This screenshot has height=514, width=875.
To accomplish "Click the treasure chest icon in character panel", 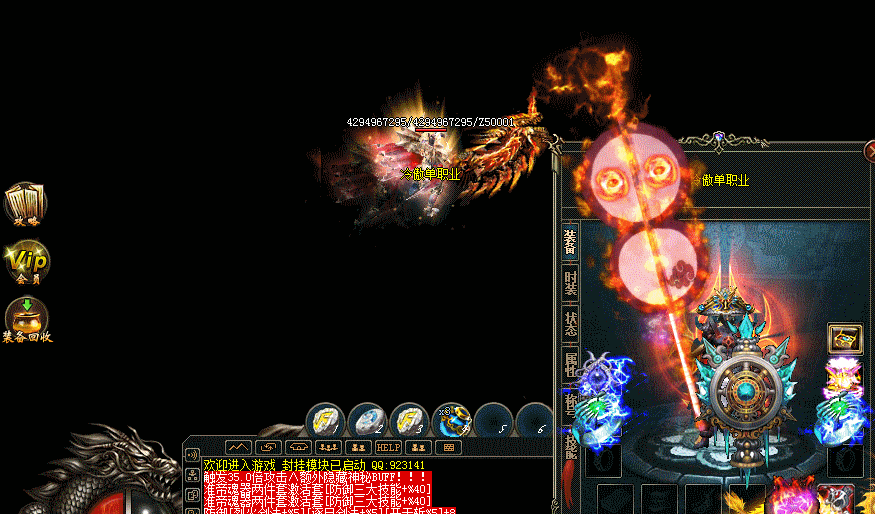I will click(x=845, y=339).
